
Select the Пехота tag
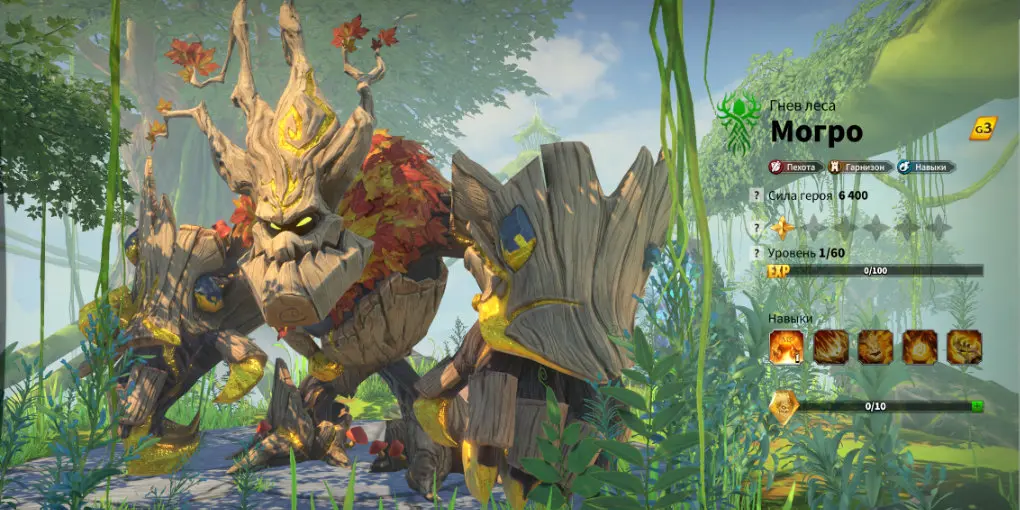click(796, 167)
